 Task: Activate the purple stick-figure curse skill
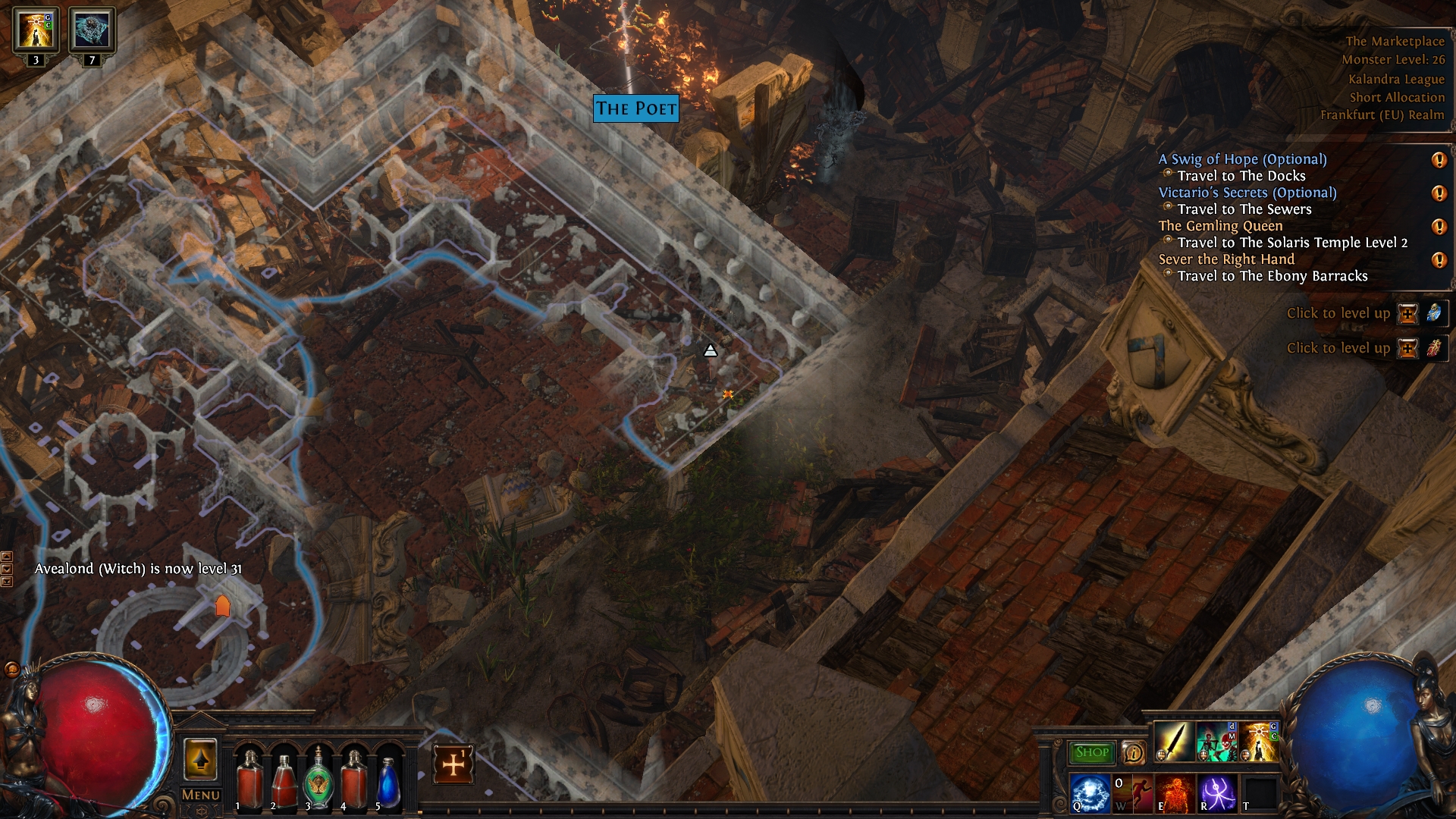point(1217,792)
